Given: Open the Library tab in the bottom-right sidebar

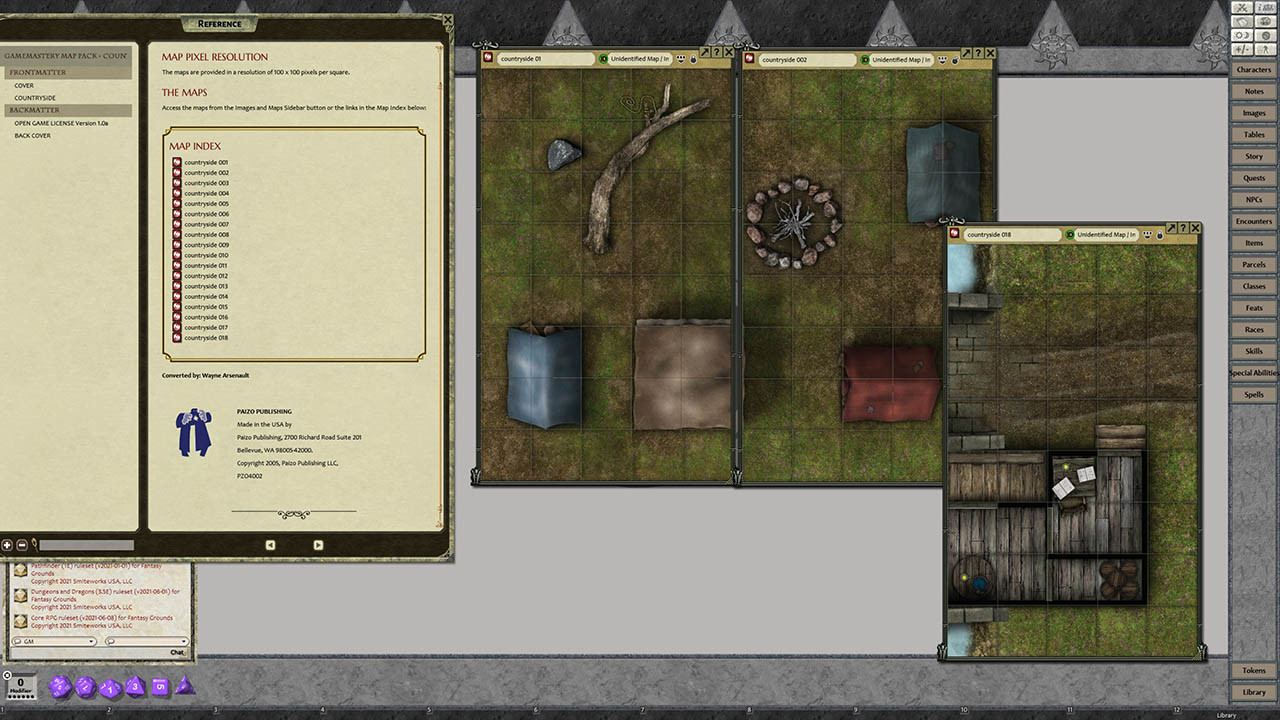Looking at the screenshot, I should coord(1254,692).
